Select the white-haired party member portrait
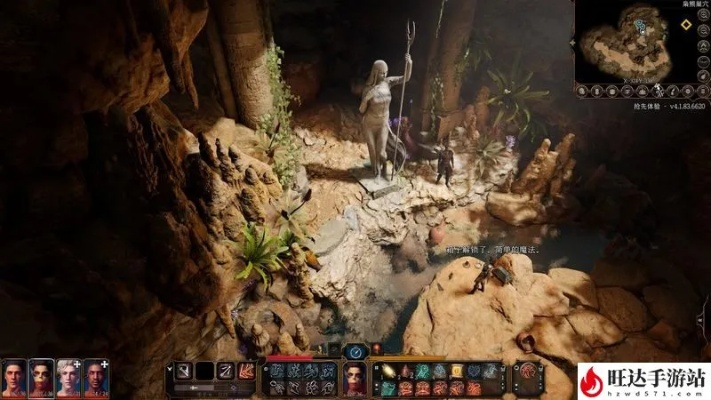 point(68,377)
